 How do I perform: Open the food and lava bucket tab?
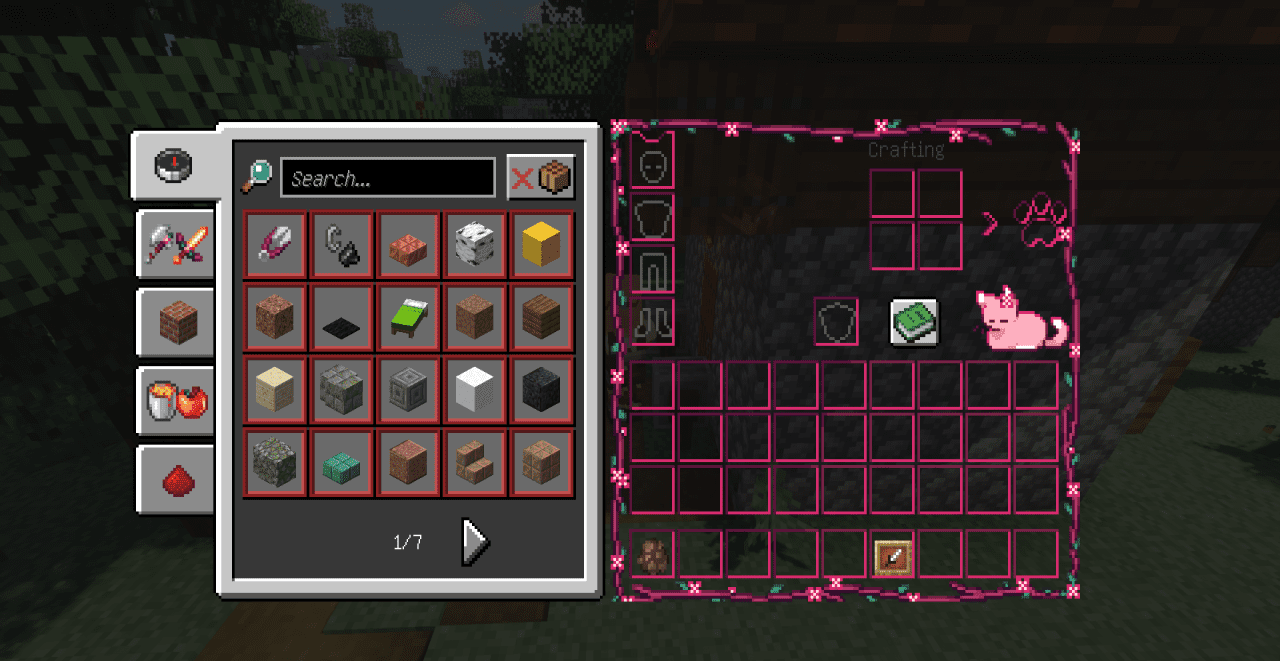176,401
